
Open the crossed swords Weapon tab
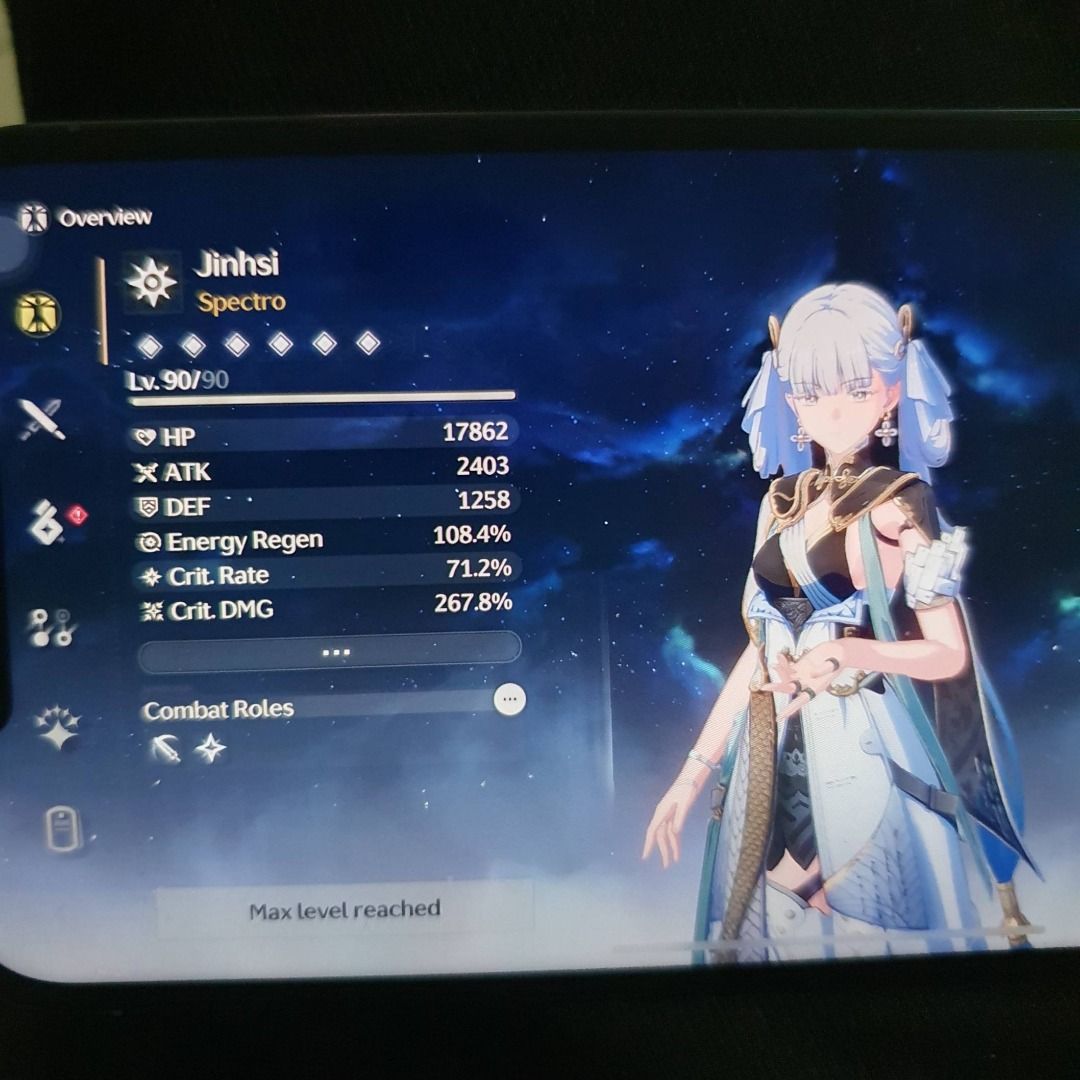click(x=41, y=418)
